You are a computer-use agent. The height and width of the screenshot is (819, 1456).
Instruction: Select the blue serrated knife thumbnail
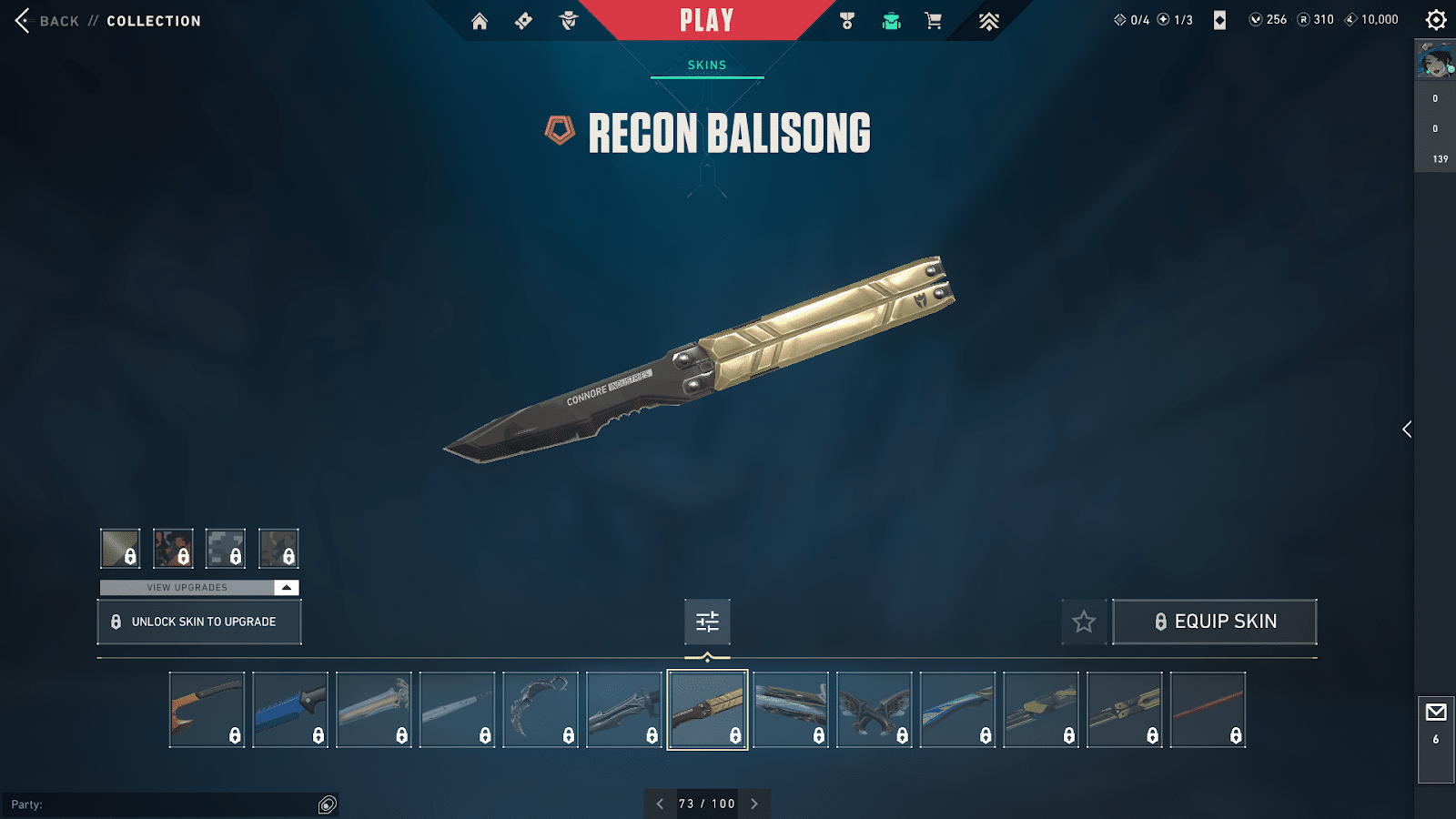[290, 710]
